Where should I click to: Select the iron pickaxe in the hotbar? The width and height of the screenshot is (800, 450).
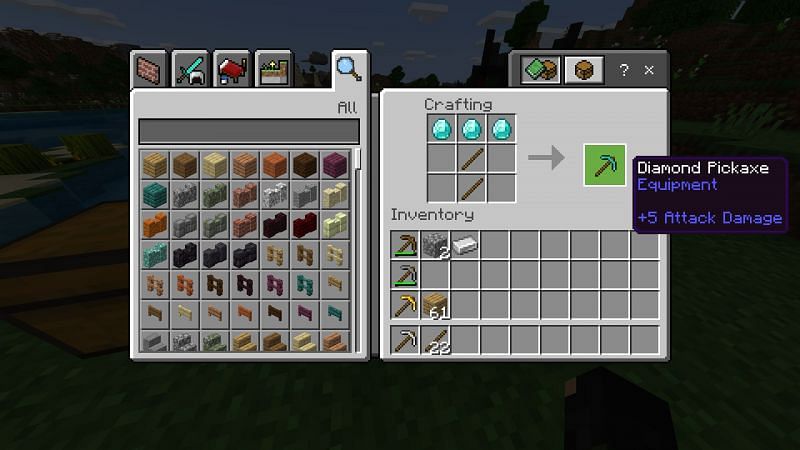405,340
